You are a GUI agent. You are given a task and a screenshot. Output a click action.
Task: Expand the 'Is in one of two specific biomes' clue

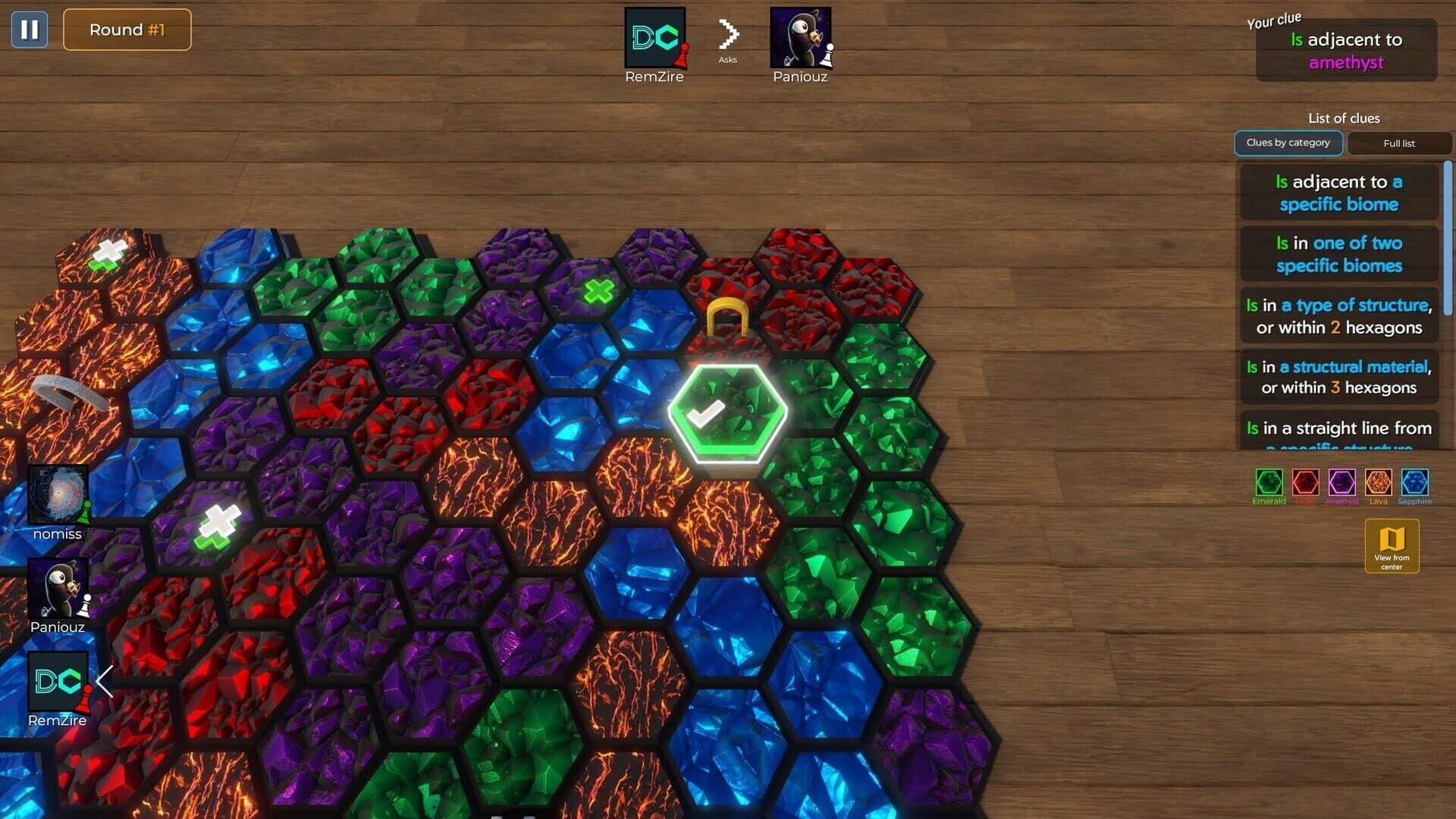[x=1338, y=254]
